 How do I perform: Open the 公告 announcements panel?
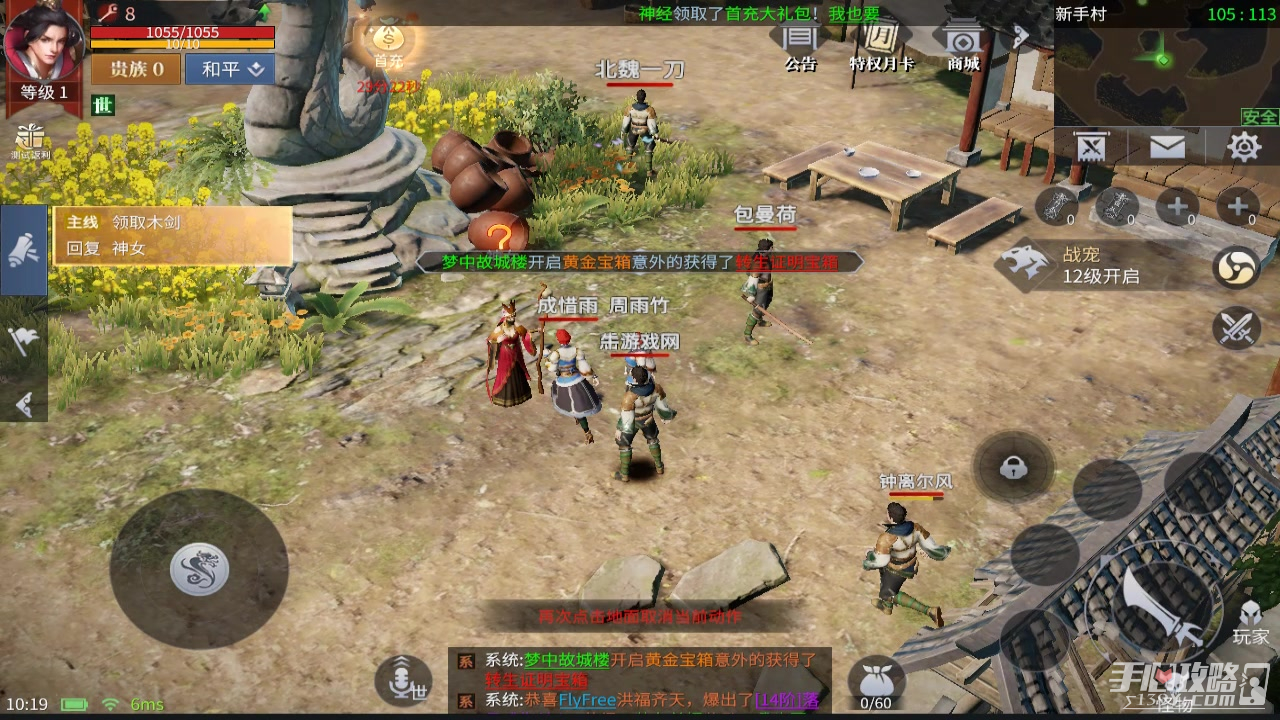(800, 45)
